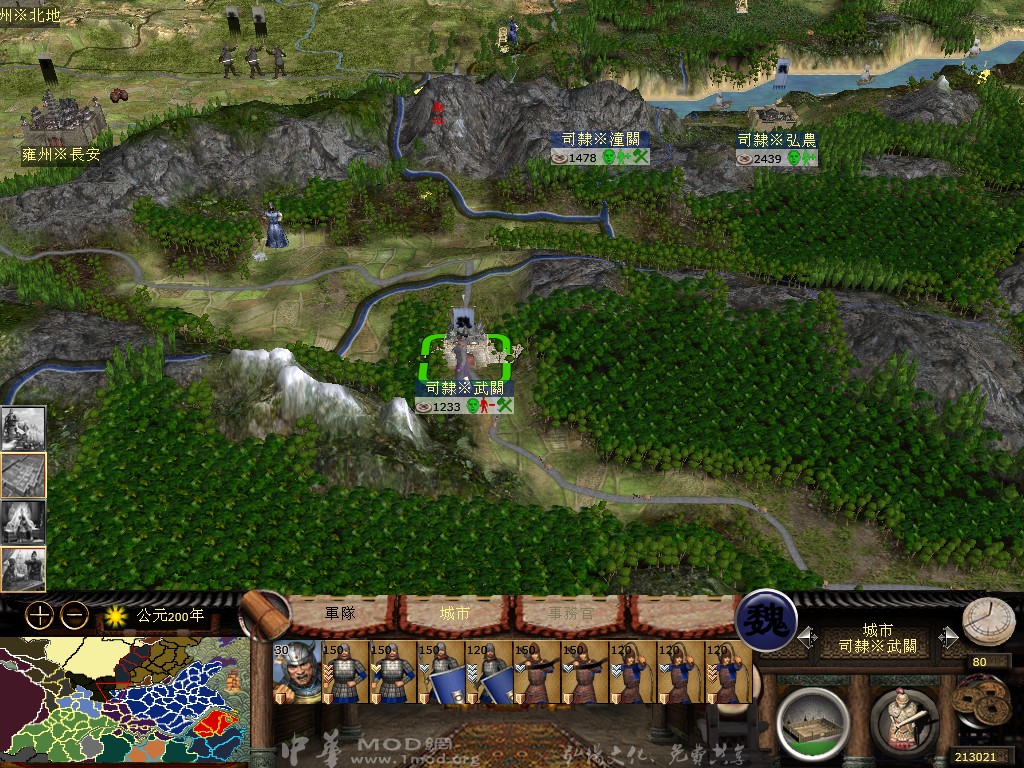
Task: Go to previous settlement with left arrow
Action: pos(806,638)
